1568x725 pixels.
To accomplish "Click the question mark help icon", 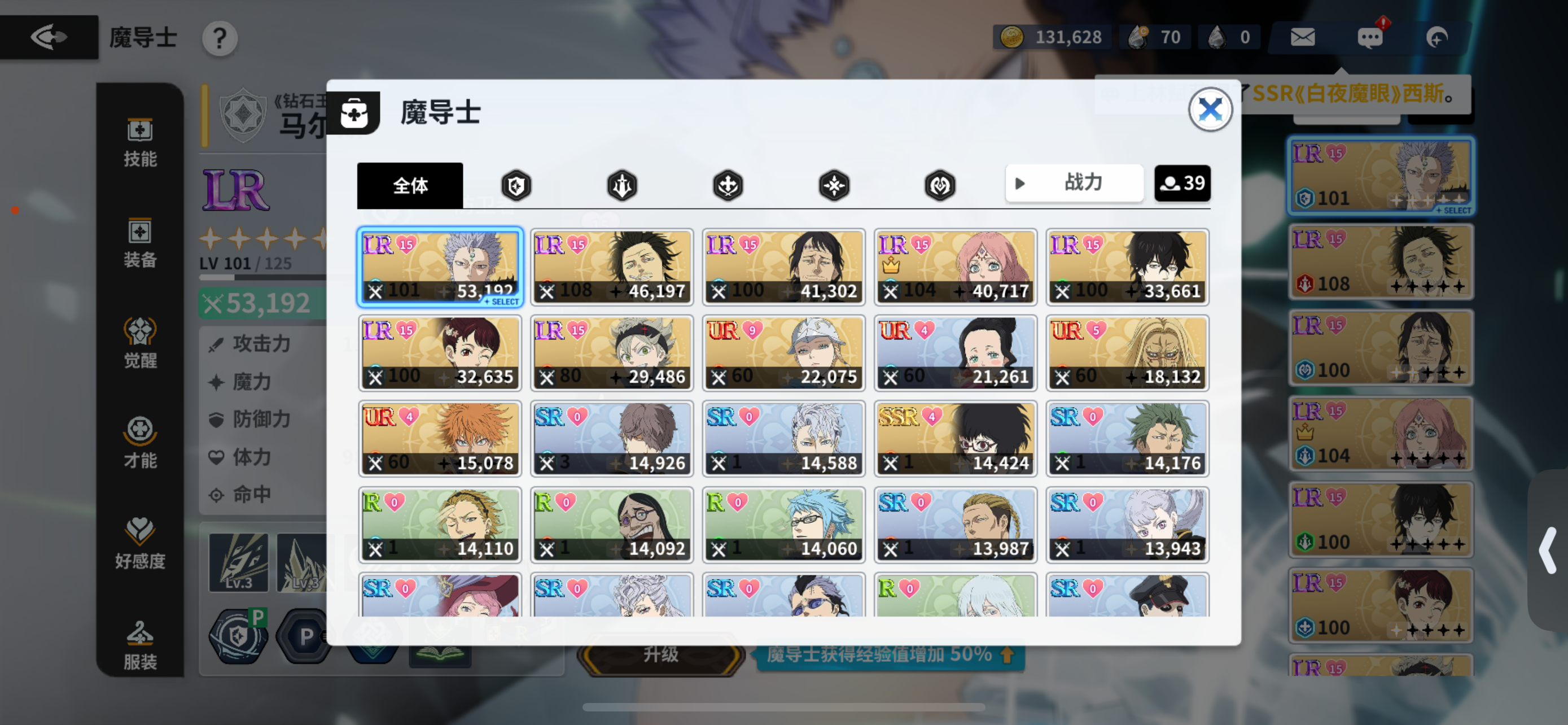I will tap(220, 38).
